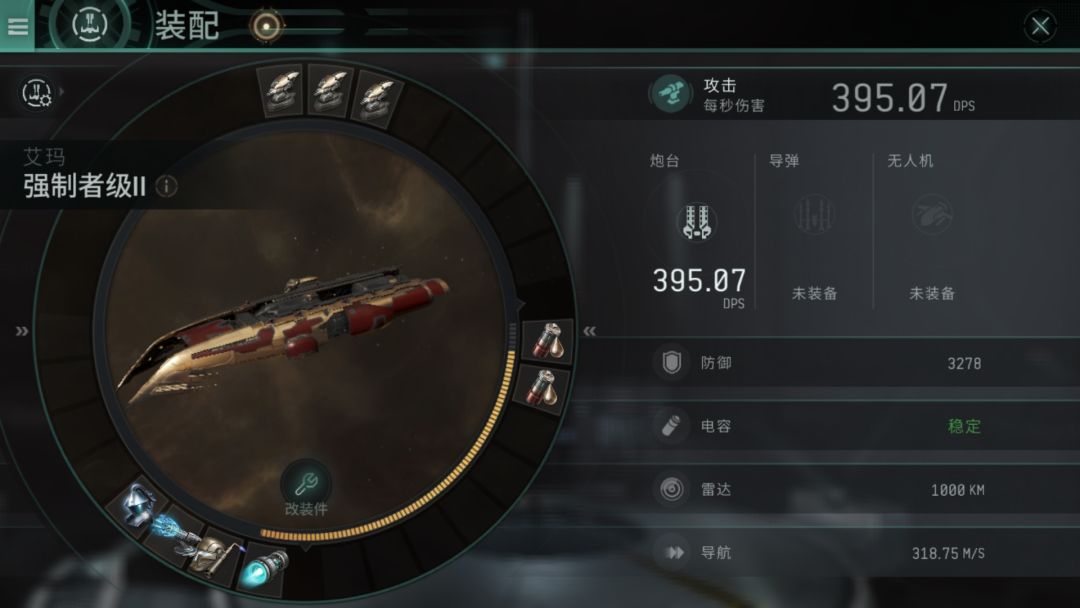This screenshot has height=608, width=1080.
Task: Select the 无人机 drone section
Action: click(931, 230)
